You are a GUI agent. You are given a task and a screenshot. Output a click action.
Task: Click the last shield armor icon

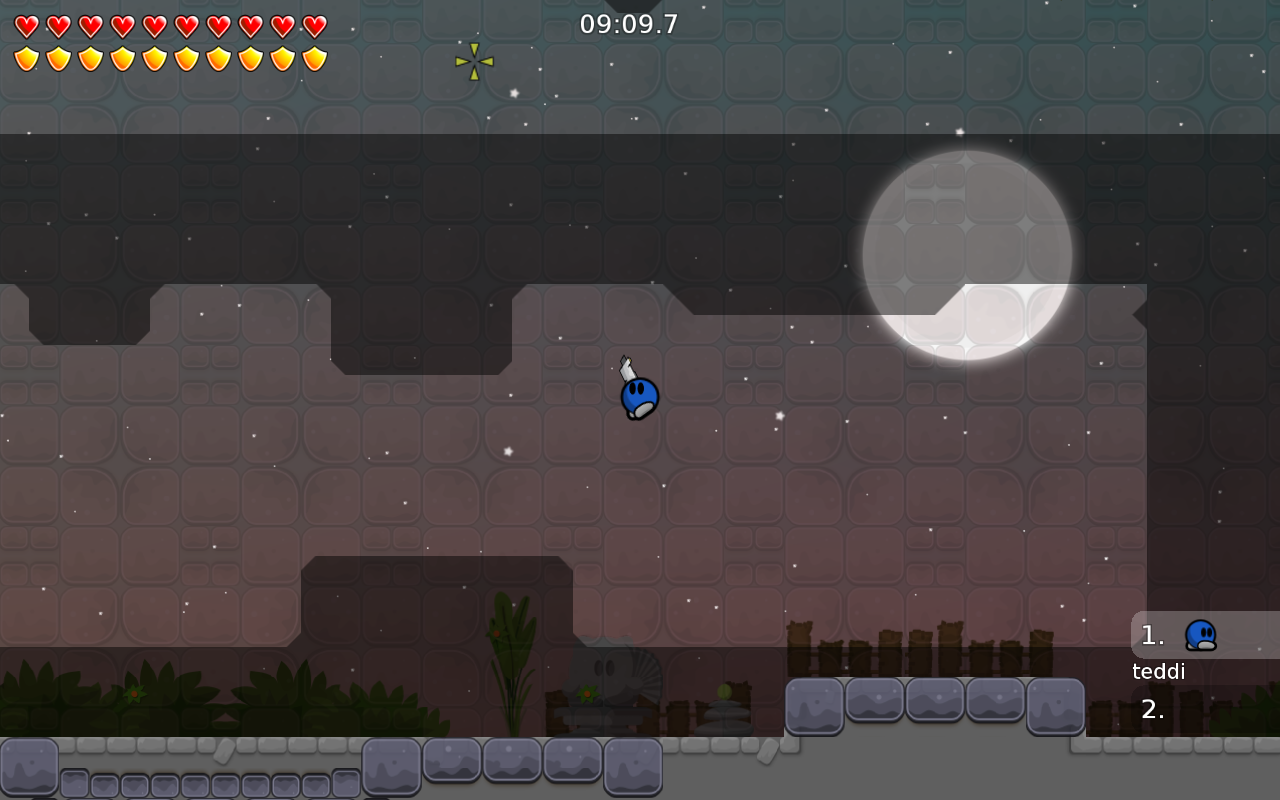coord(313,58)
